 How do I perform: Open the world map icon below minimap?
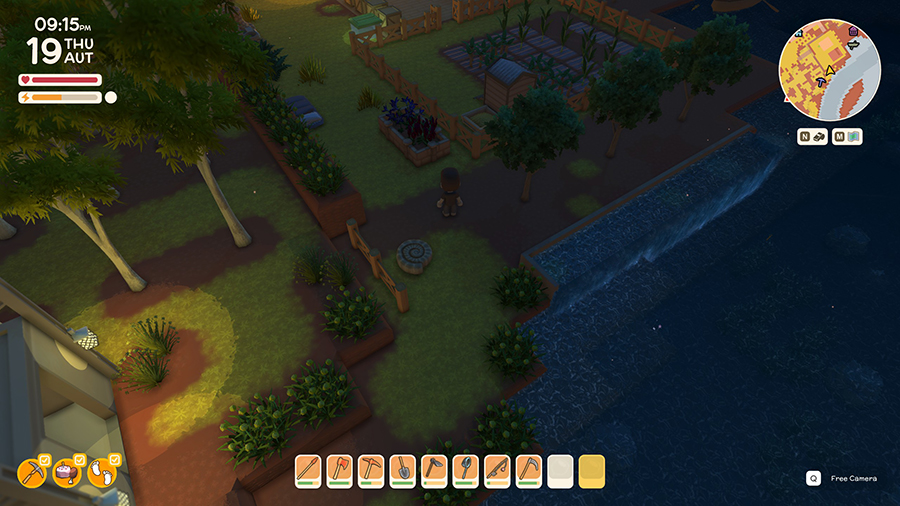pyautogui.click(x=847, y=137)
